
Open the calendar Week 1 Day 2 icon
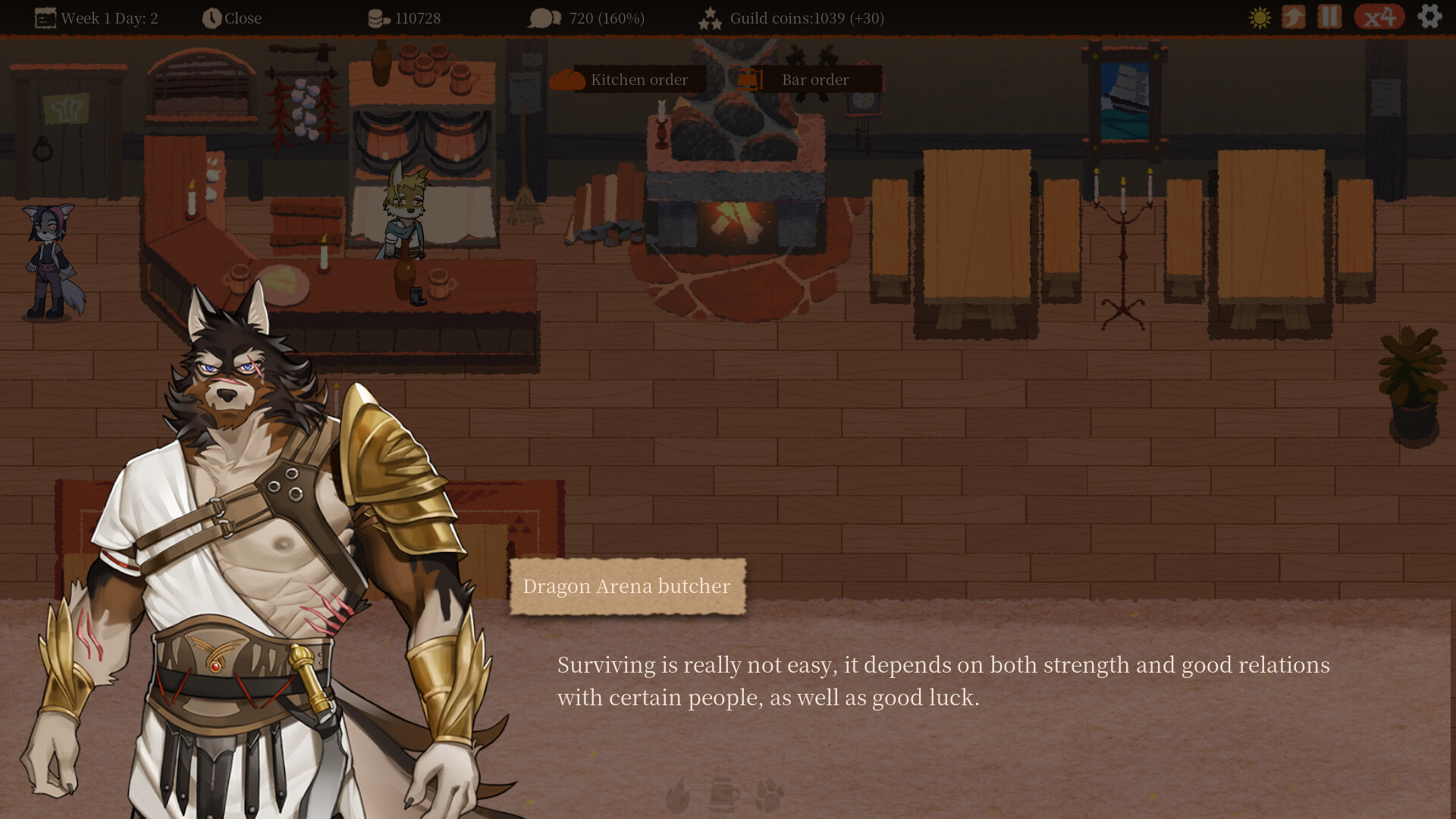(47, 17)
